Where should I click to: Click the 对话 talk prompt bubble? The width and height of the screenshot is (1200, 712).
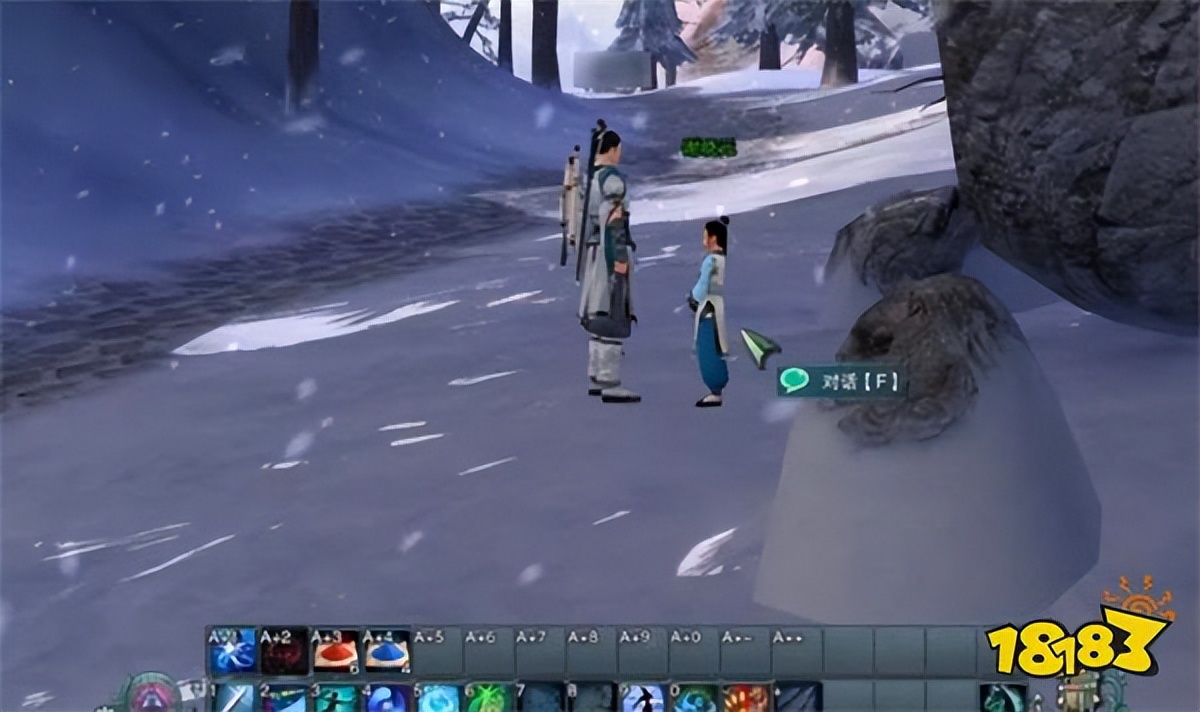click(x=842, y=381)
